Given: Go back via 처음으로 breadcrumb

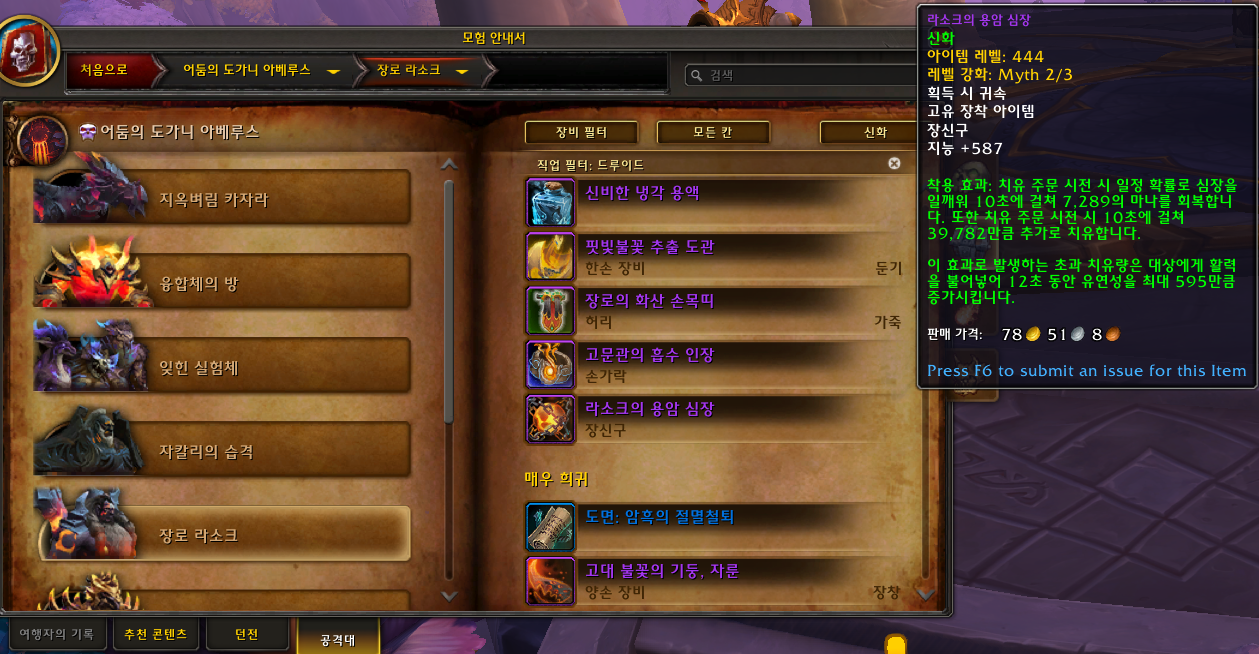Looking at the screenshot, I should [104, 70].
